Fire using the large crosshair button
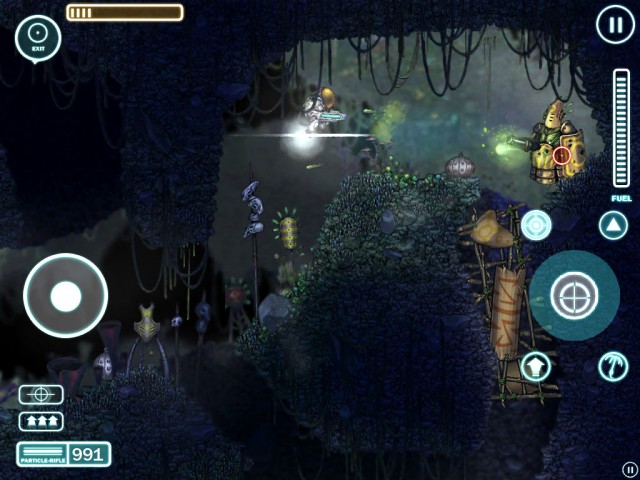640x480 pixels. coord(574,295)
